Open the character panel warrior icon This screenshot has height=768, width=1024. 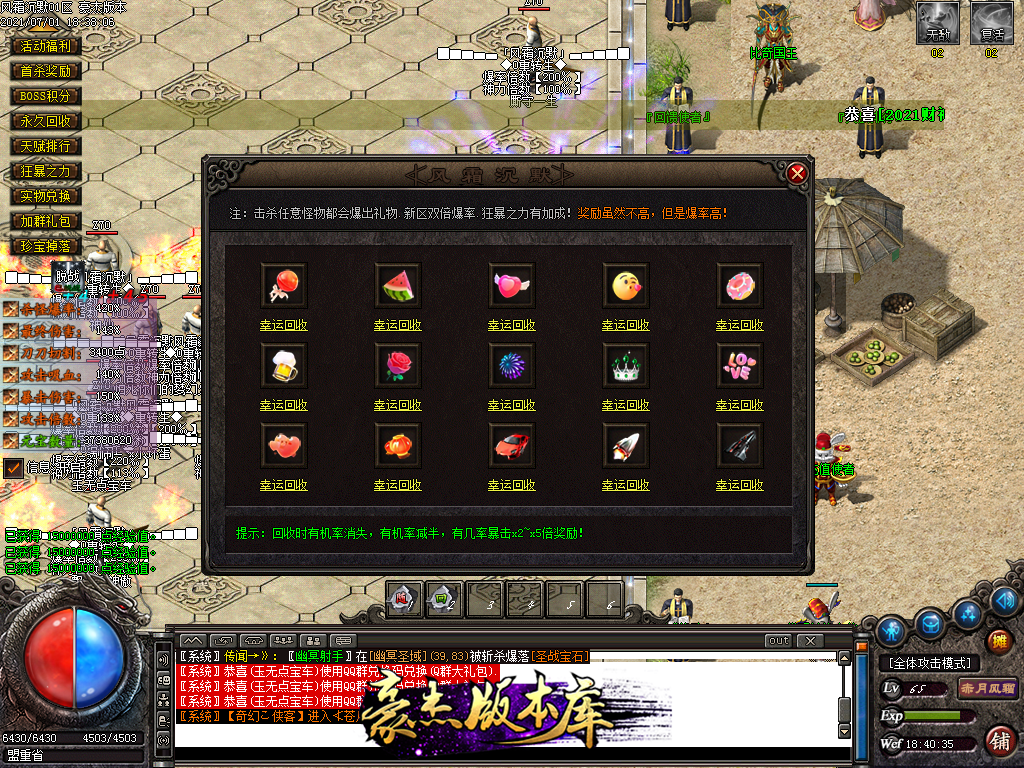click(x=892, y=631)
